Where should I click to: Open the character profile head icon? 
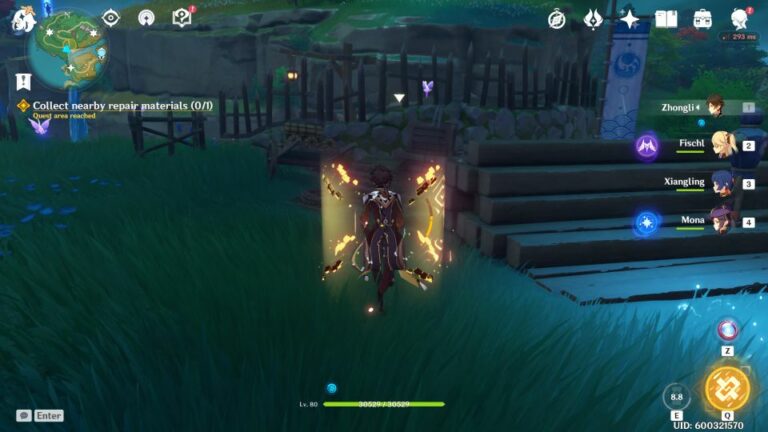739,19
